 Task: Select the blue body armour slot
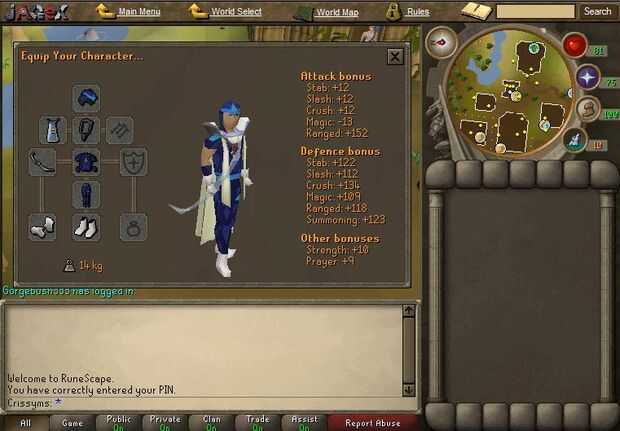86,162
